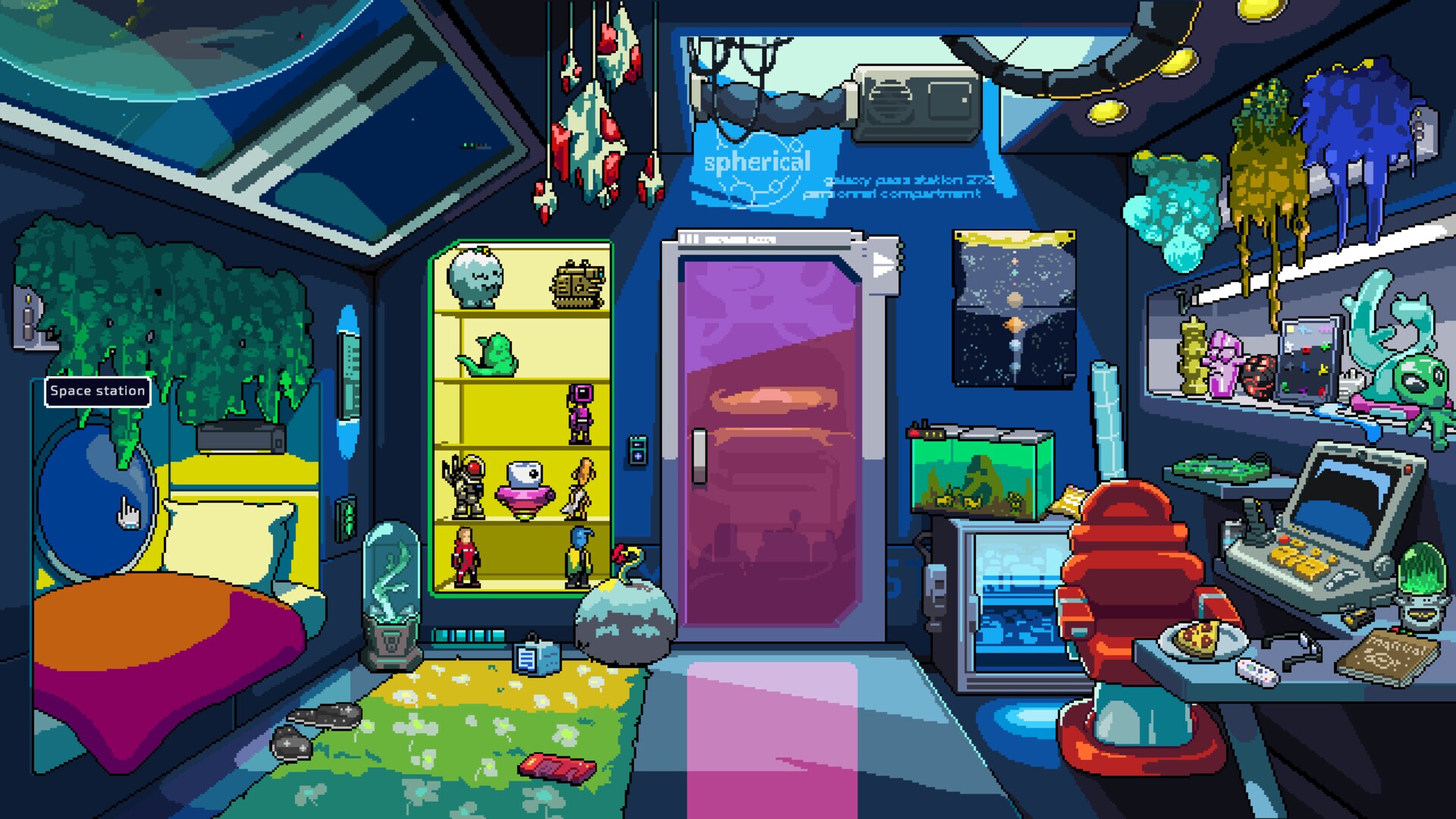Select the remote control on the desk
This screenshot has height=819, width=1456.
pyautogui.click(x=1258, y=670)
